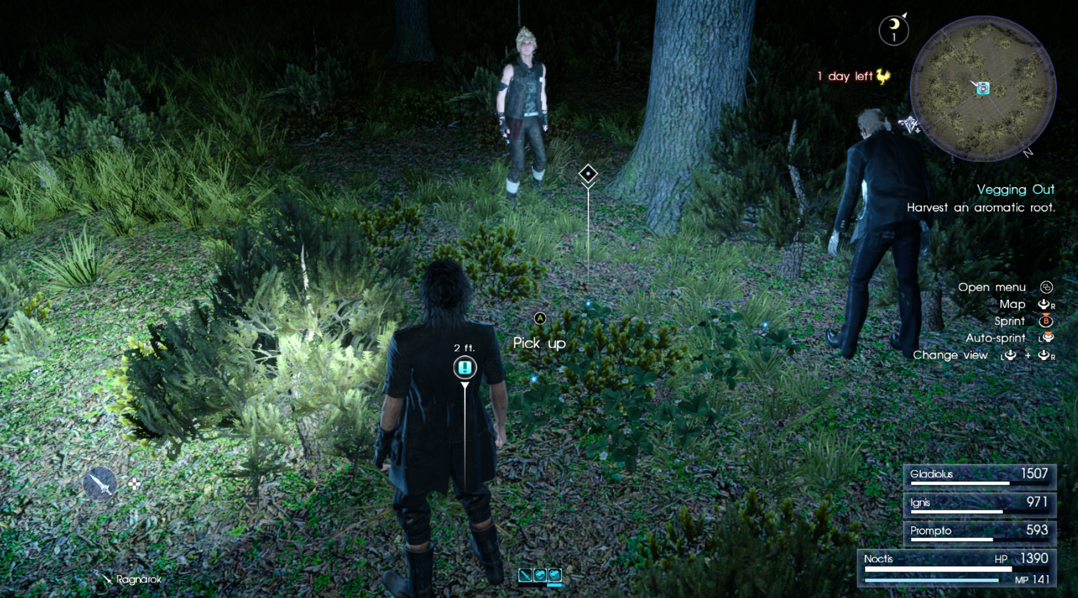1078x598 pixels.
Task: Select the tech bar gauge icons
Action: (x=540, y=575)
